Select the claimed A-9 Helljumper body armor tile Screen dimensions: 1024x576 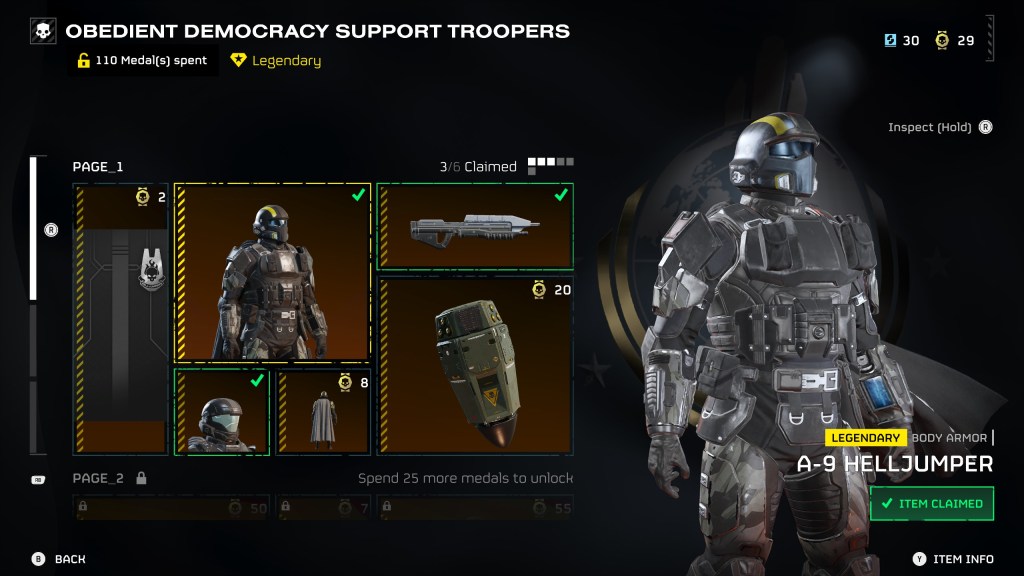pos(272,273)
